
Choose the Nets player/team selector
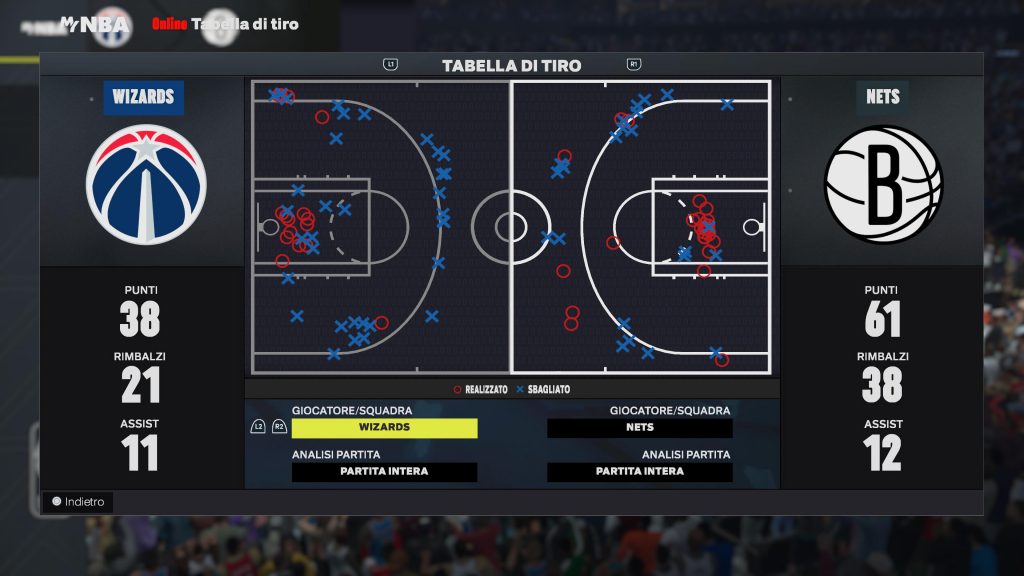[639, 427]
